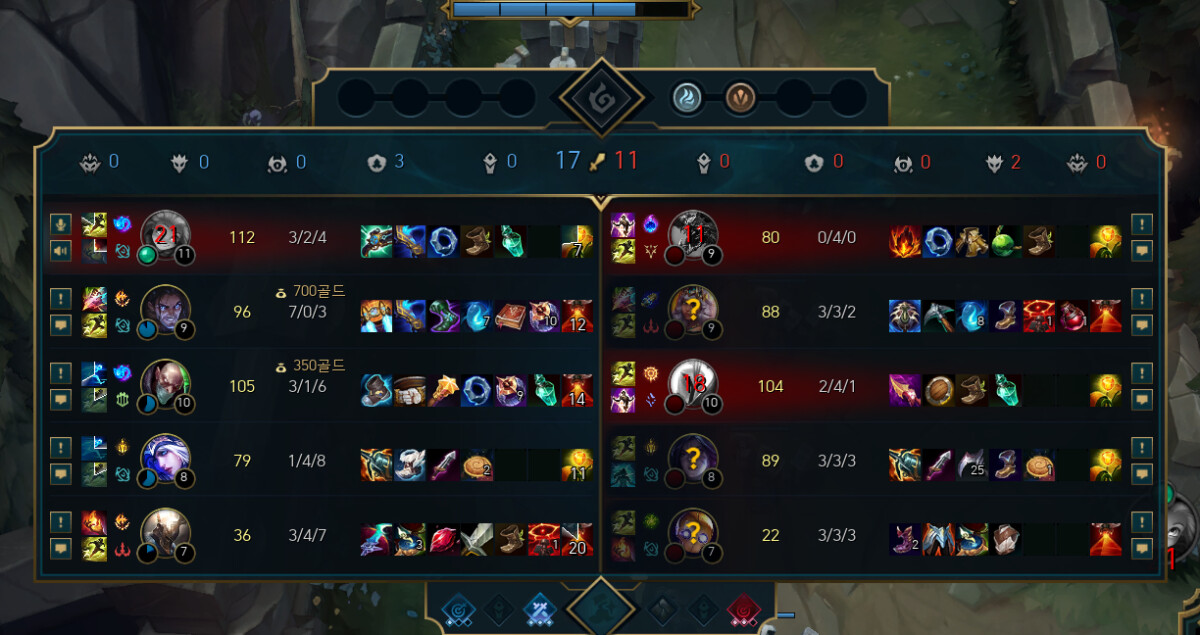Toggle the microphone button in the top row
This screenshot has width=1200, height=635.
point(60,224)
